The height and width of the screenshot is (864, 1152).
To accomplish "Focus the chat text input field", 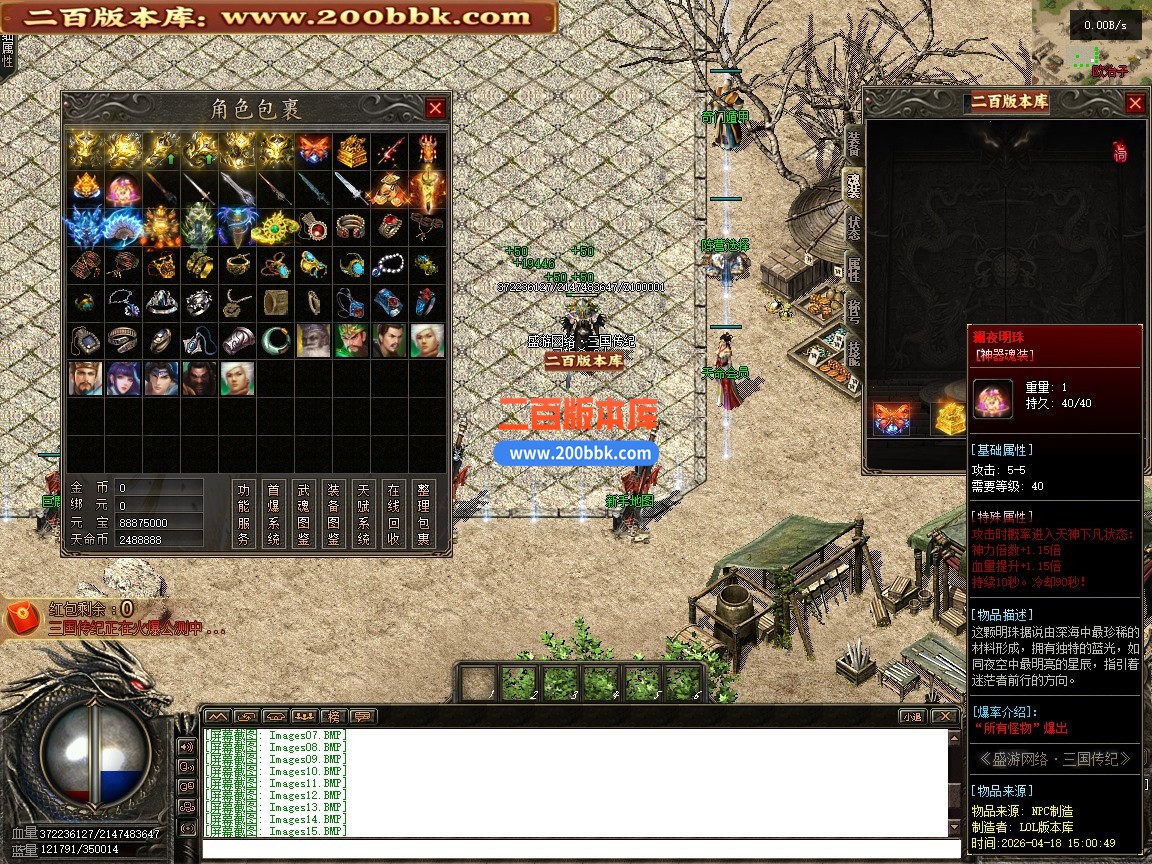I will 573,849.
